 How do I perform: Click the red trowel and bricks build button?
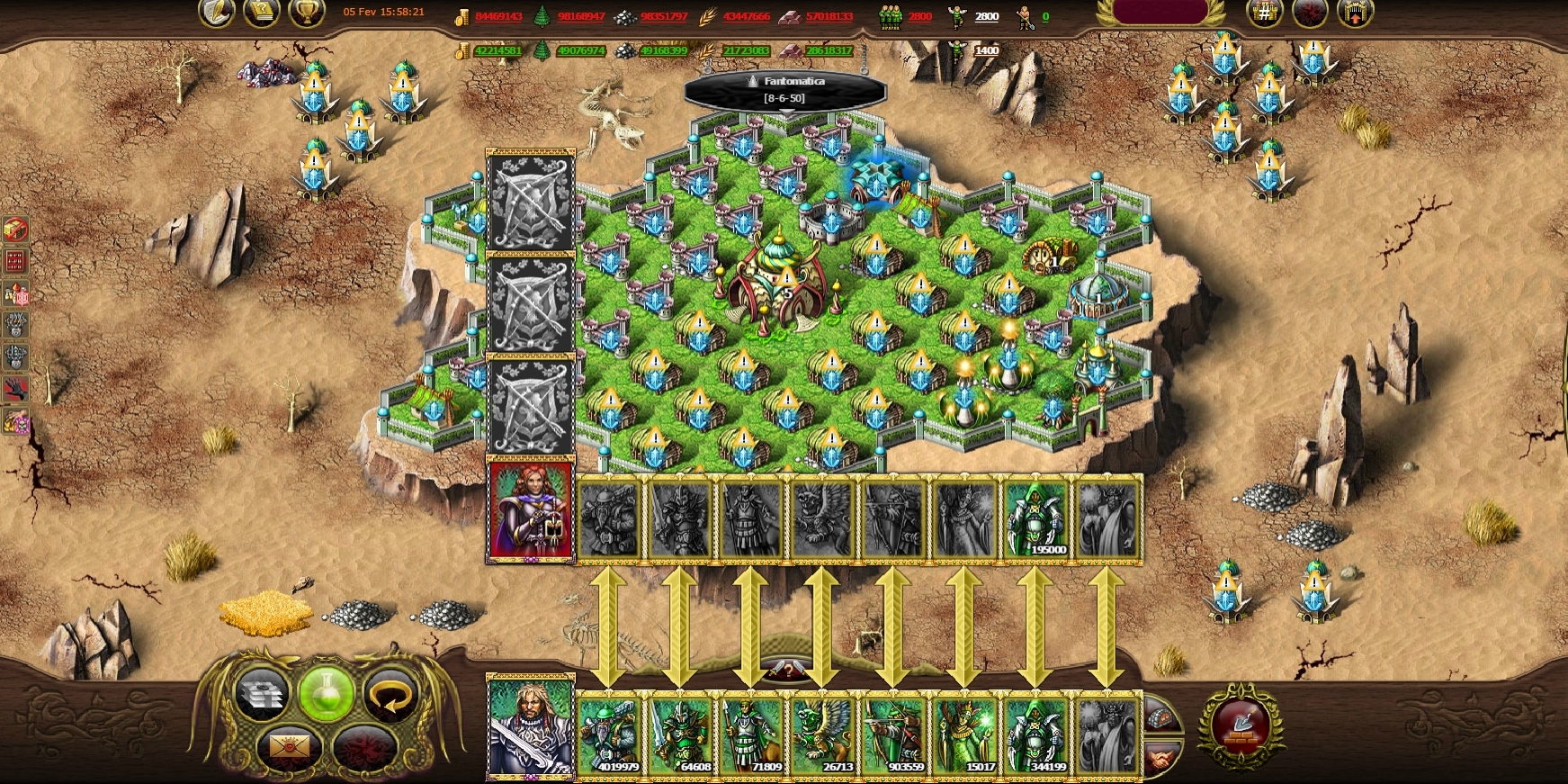click(x=1241, y=725)
